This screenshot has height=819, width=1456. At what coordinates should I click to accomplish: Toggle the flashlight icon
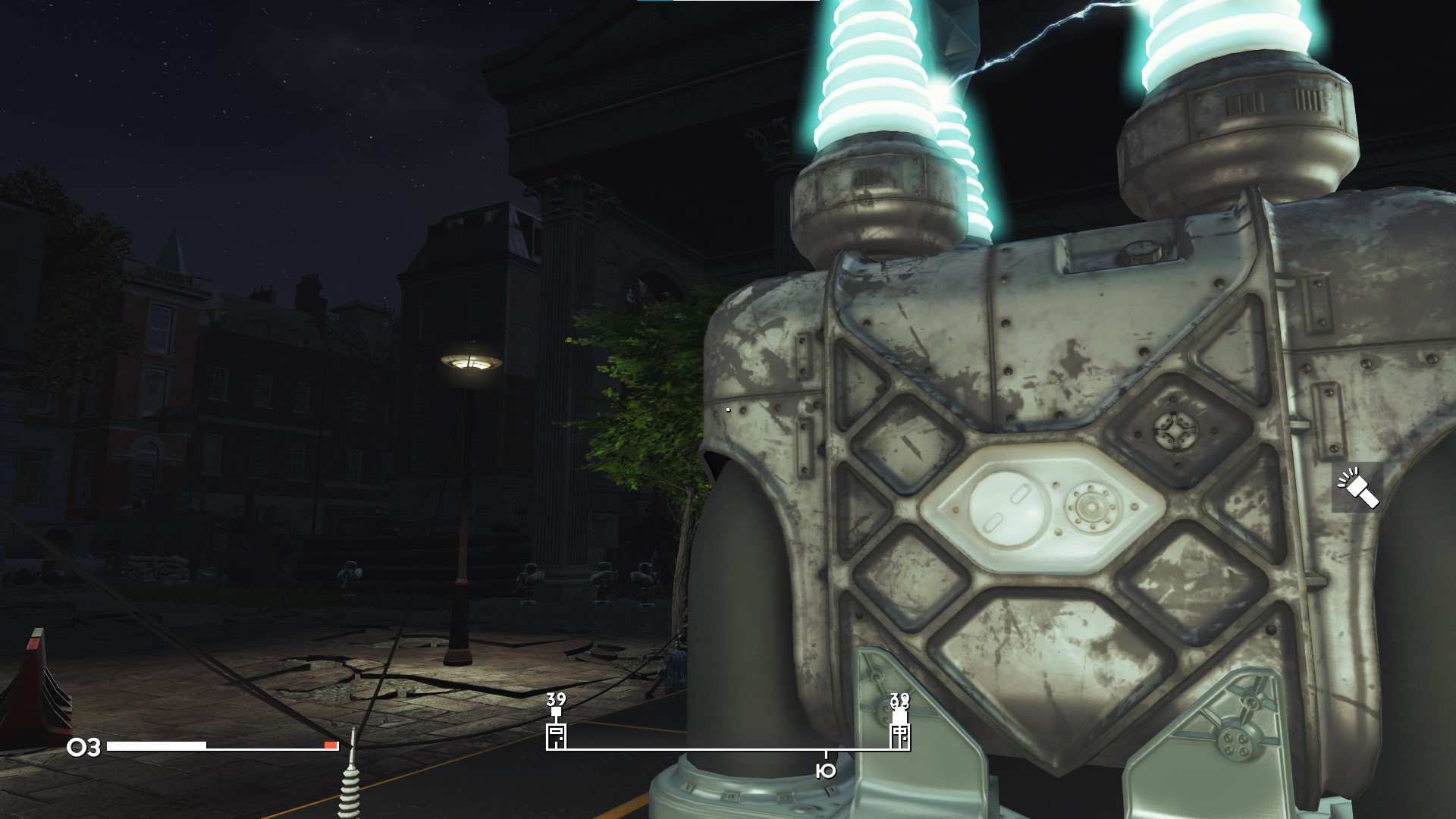[1357, 488]
